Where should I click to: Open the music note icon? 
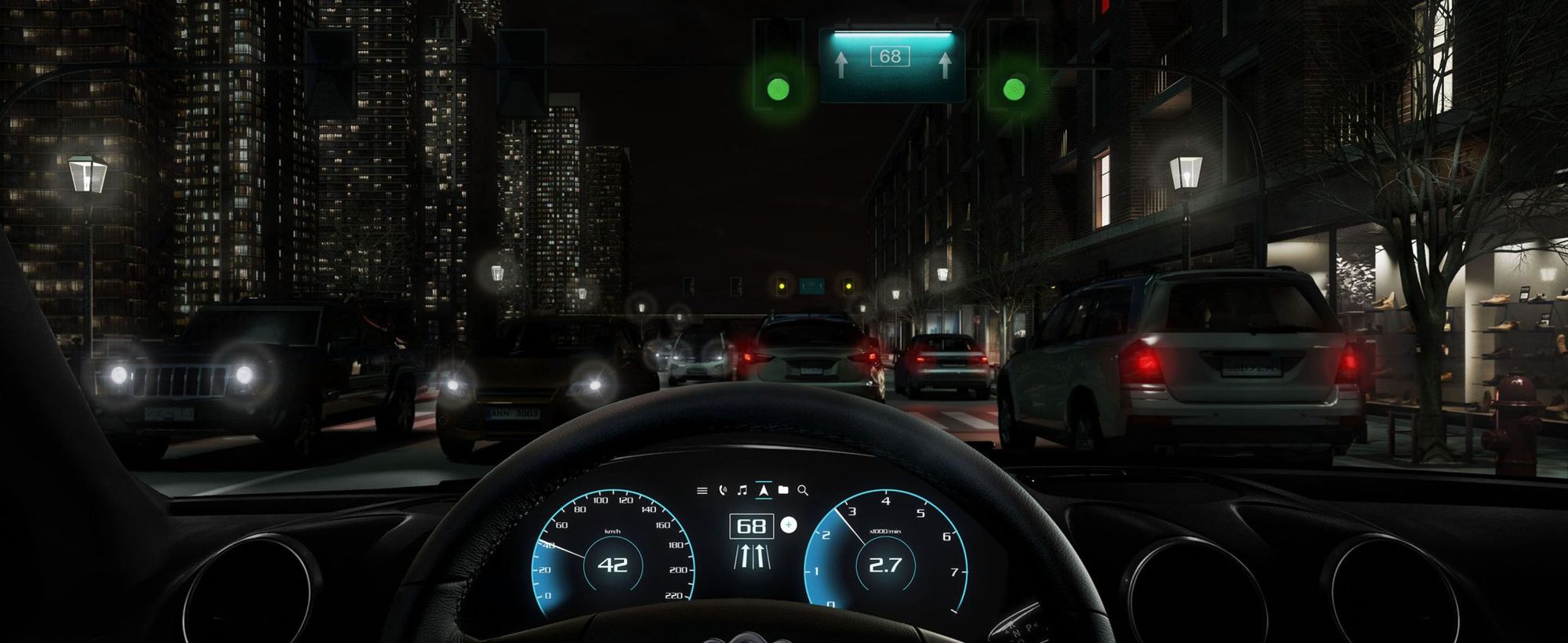pos(742,491)
